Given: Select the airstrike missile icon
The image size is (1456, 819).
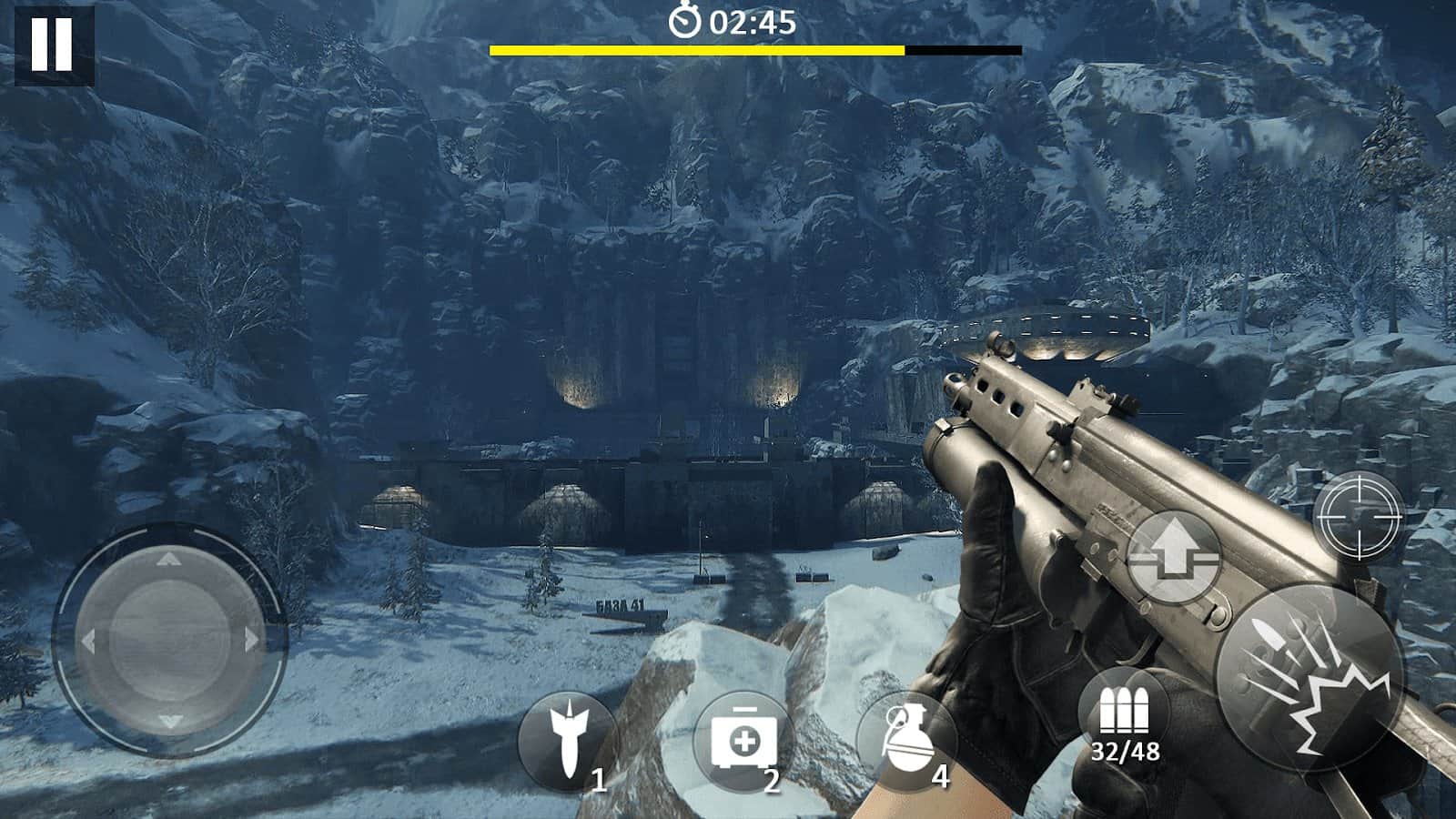Looking at the screenshot, I should click(x=572, y=737).
